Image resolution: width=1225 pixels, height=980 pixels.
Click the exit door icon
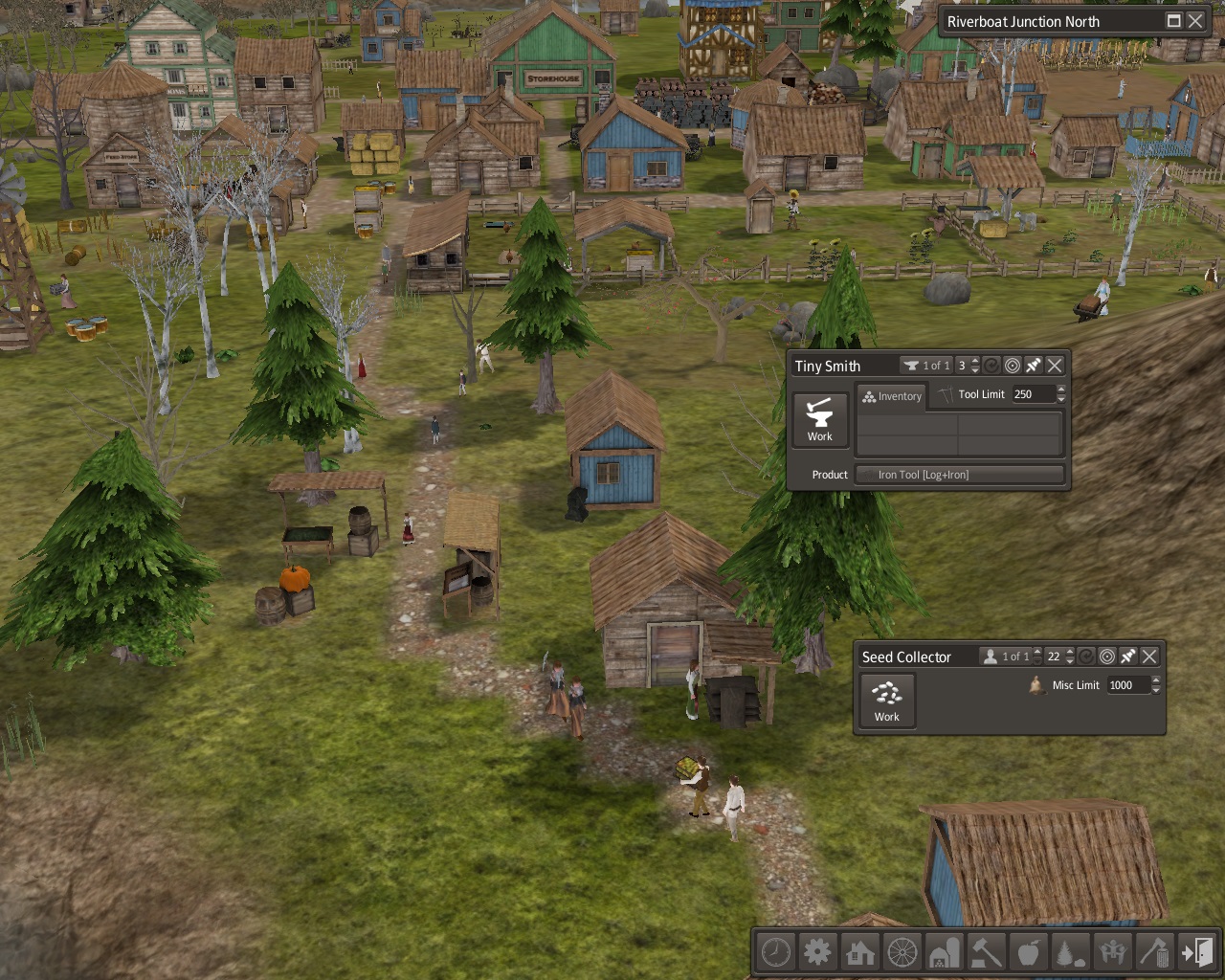pyautogui.click(x=1196, y=952)
